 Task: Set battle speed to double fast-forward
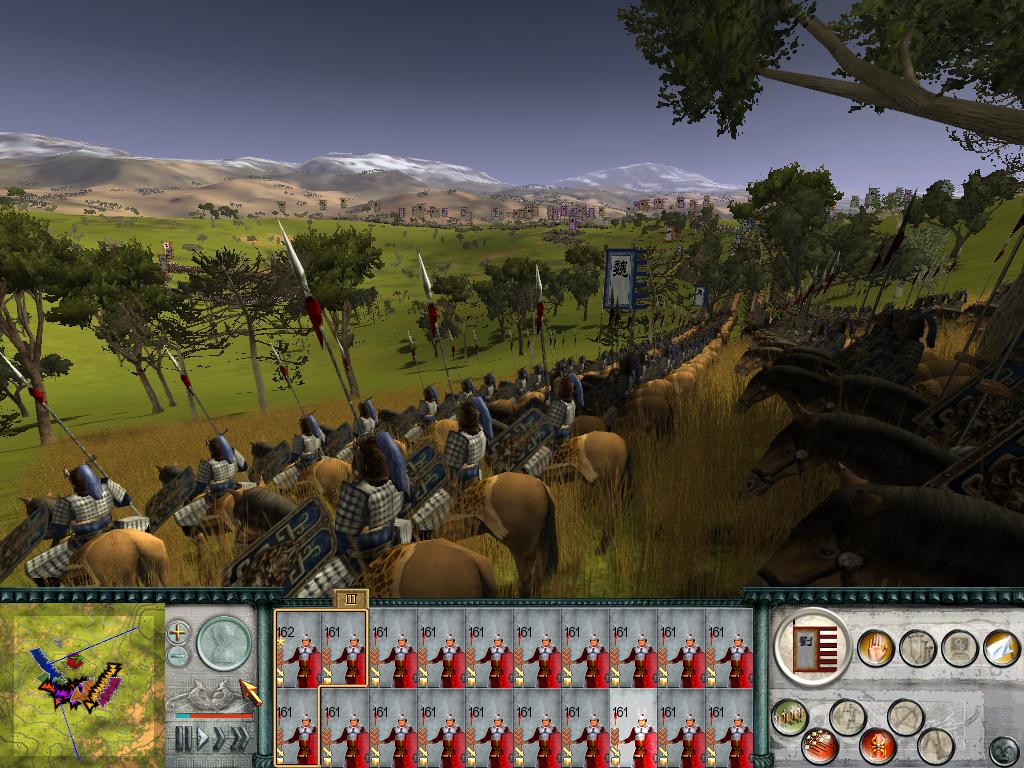pyautogui.click(x=220, y=739)
